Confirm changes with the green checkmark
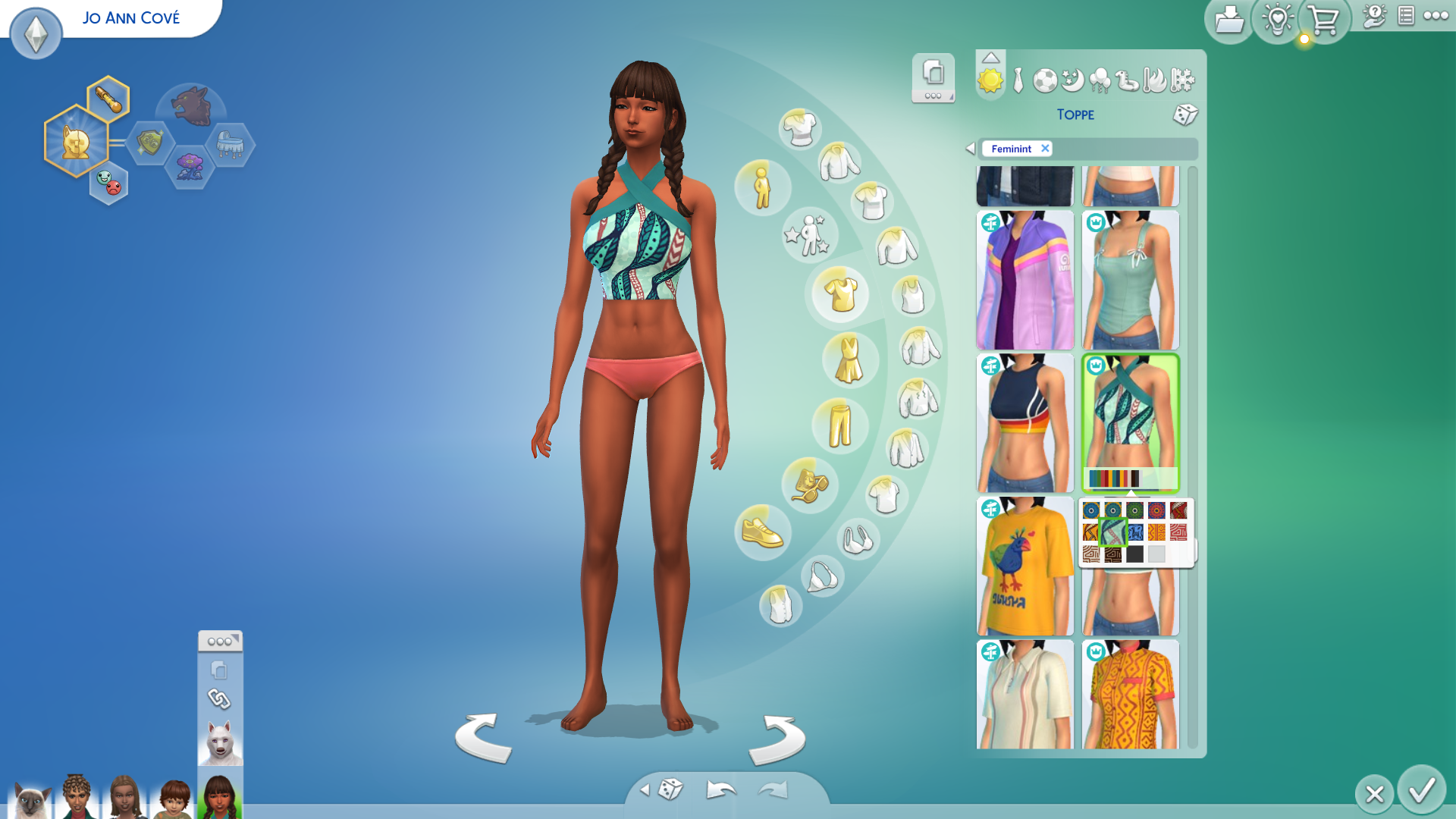Viewport: 1456px width, 819px height. point(1421,790)
